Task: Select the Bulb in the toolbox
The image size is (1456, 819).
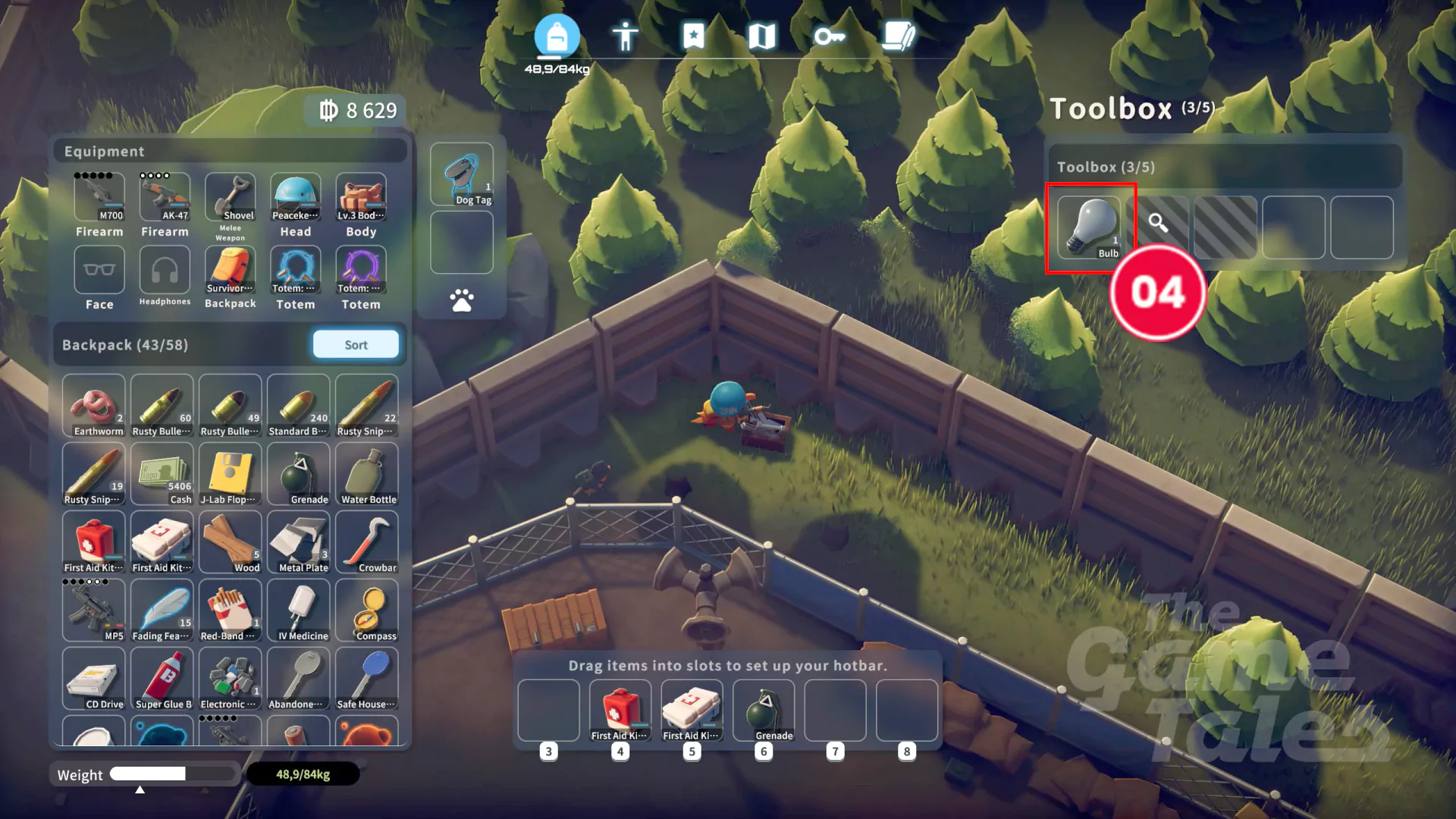Action: [x=1090, y=227]
